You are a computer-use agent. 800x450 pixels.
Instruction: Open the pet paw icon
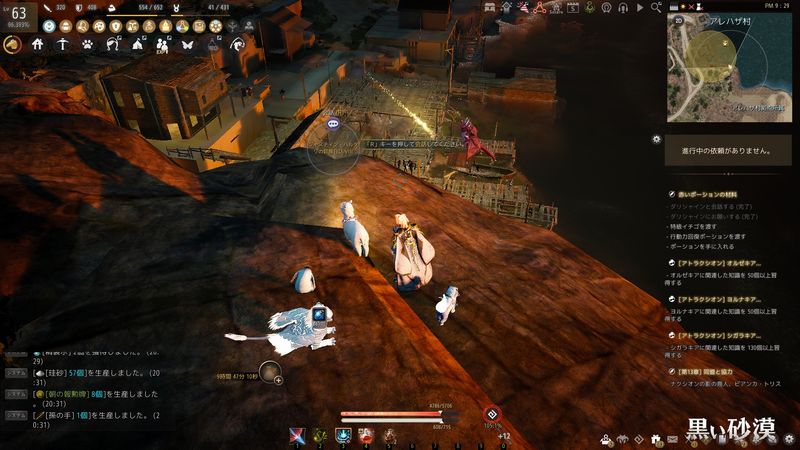pyautogui.click(x=88, y=44)
